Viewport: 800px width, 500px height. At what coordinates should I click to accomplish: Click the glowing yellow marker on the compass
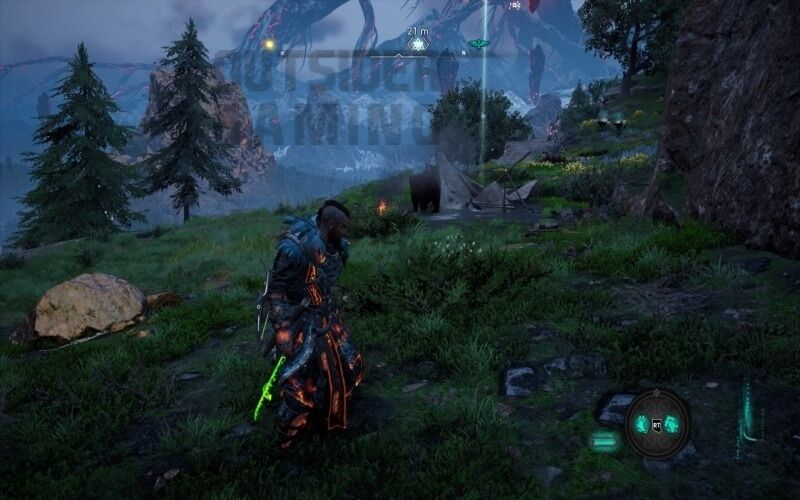point(269,44)
